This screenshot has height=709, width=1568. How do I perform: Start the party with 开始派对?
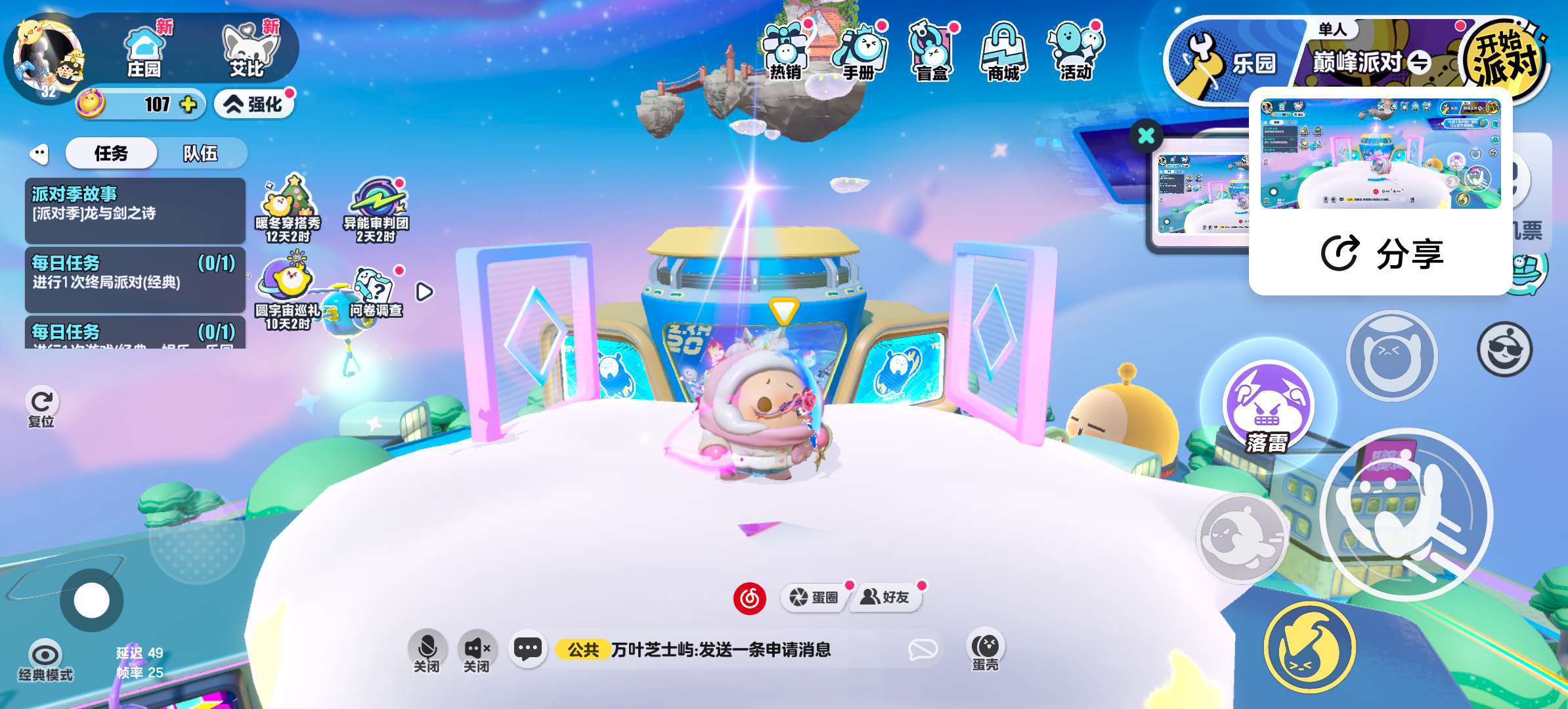tap(1505, 59)
